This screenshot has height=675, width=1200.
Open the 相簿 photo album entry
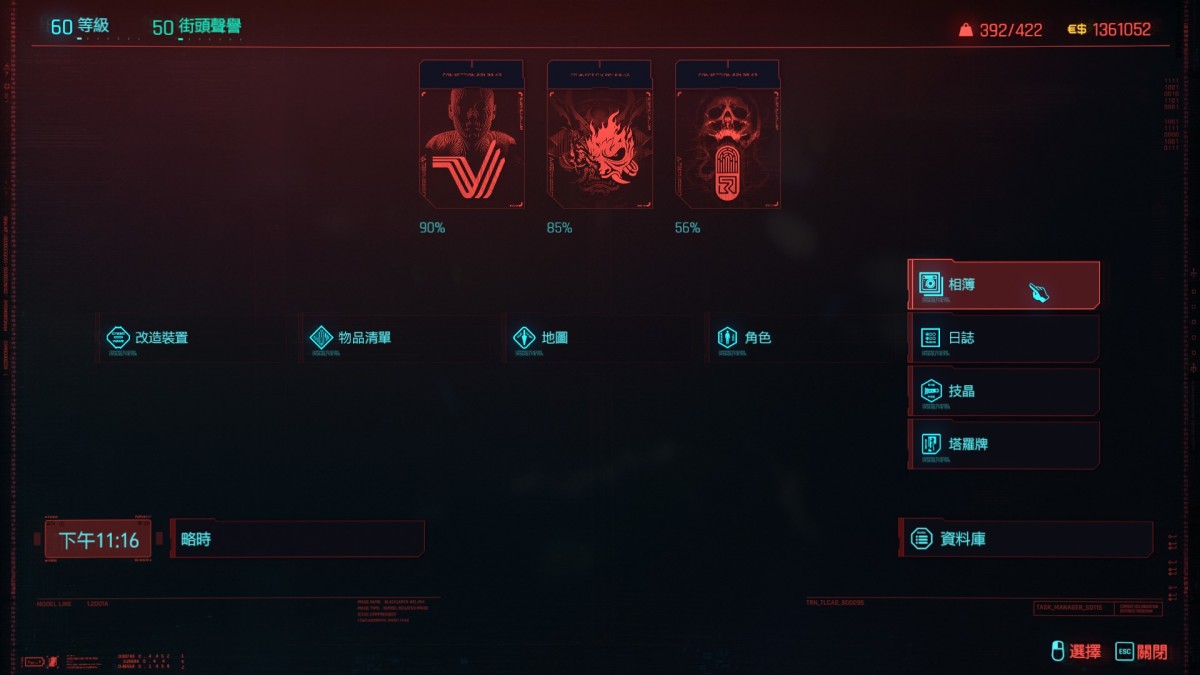(x=1002, y=285)
